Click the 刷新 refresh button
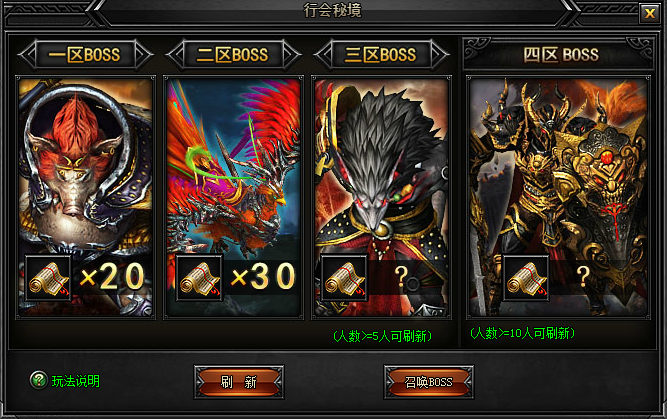Screen dimensions: 667x419 pos(238,381)
